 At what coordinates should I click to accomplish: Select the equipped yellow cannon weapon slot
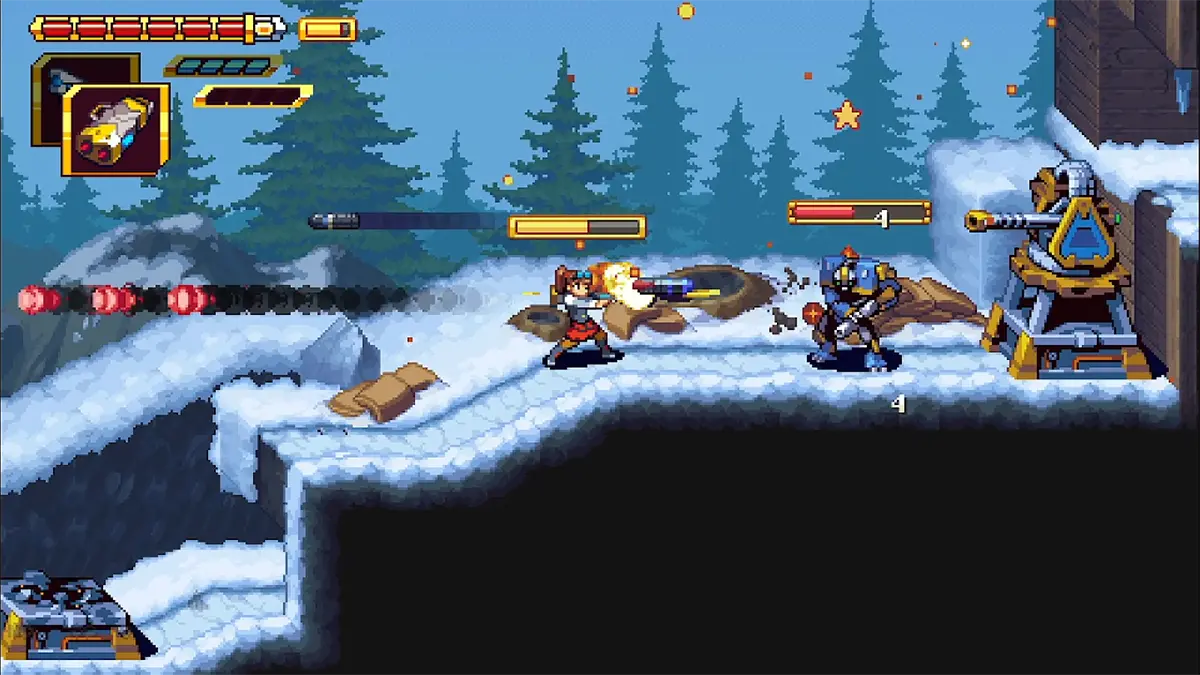pos(114,131)
